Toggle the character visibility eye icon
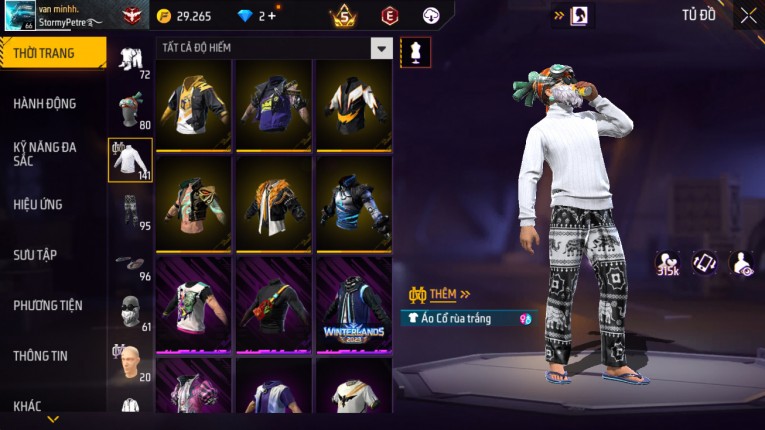The width and height of the screenshot is (765, 430). [x=742, y=263]
